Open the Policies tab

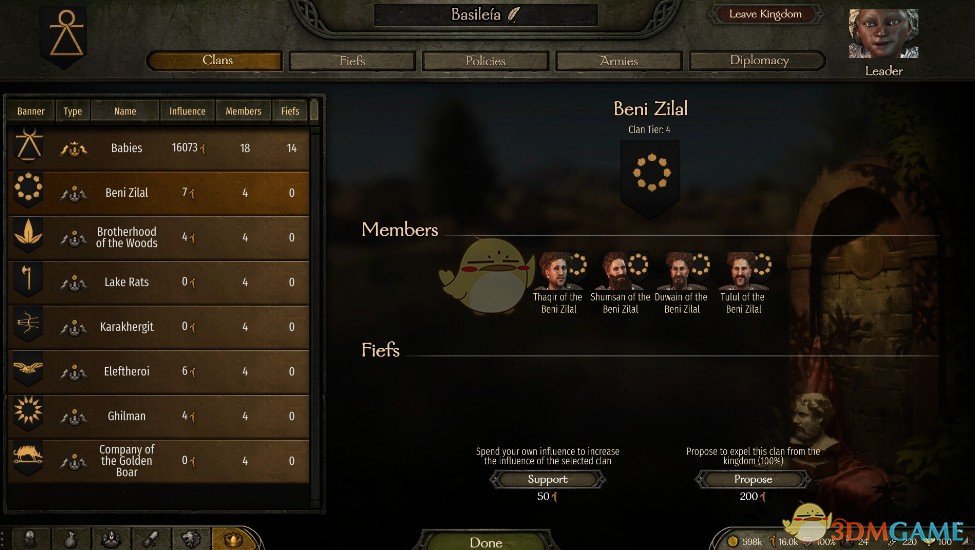coord(485,61)
